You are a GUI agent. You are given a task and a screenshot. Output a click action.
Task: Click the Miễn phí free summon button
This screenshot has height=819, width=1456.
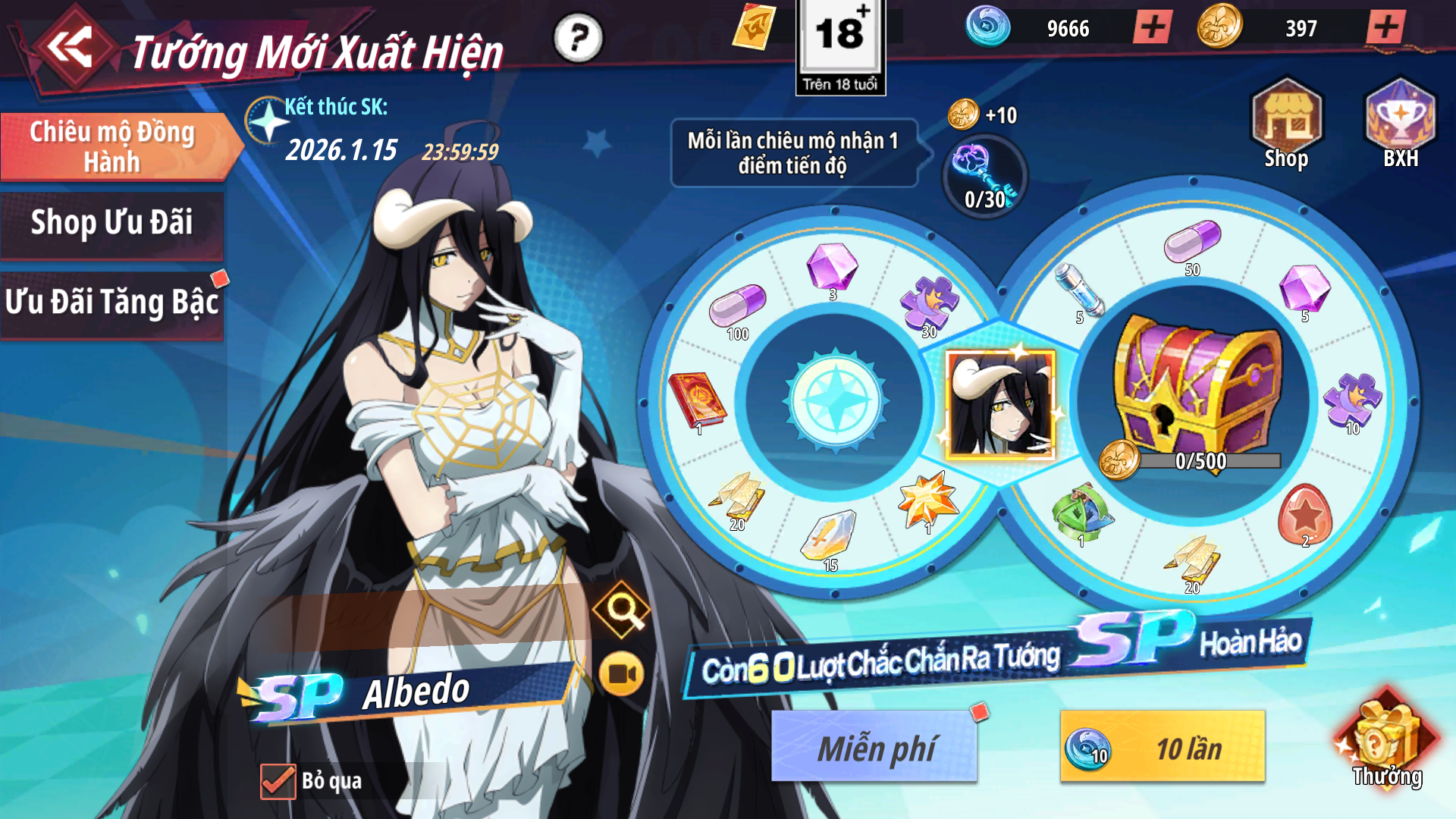[874, 747]
